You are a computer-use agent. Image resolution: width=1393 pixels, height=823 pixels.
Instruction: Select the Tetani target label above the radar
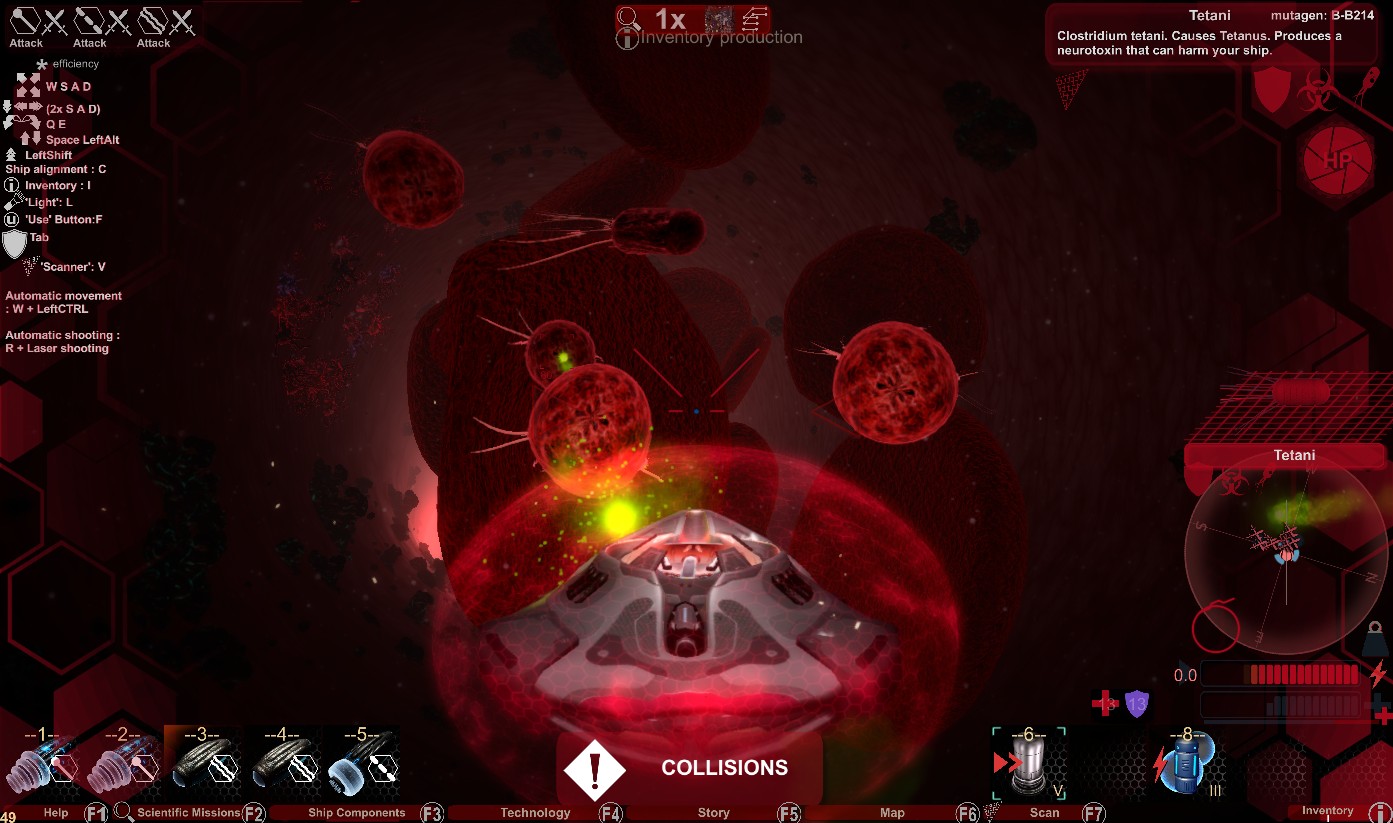pyautogui.click(x=1294, y=456)
